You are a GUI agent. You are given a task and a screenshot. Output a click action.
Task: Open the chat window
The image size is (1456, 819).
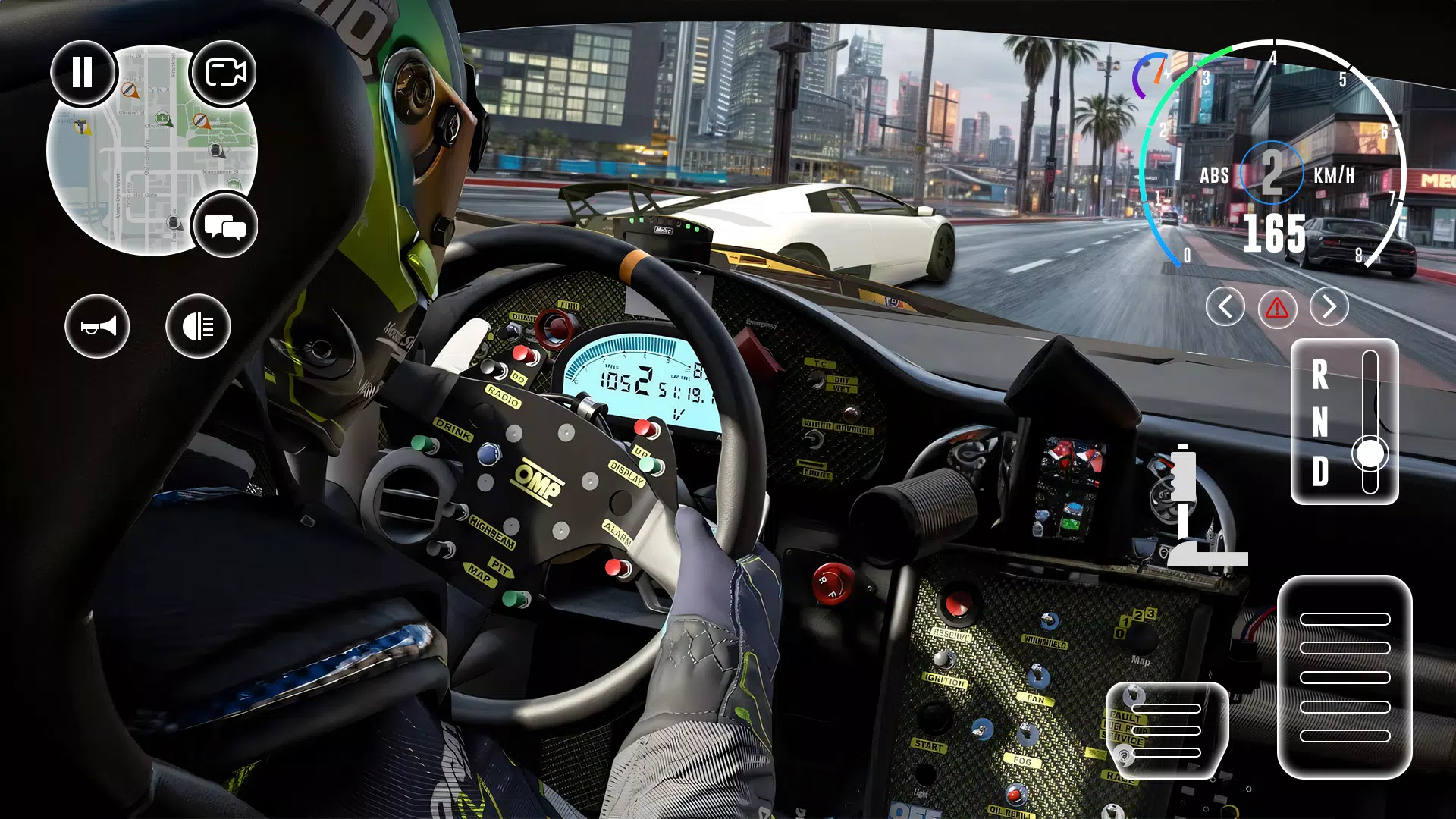pos(225,225)
